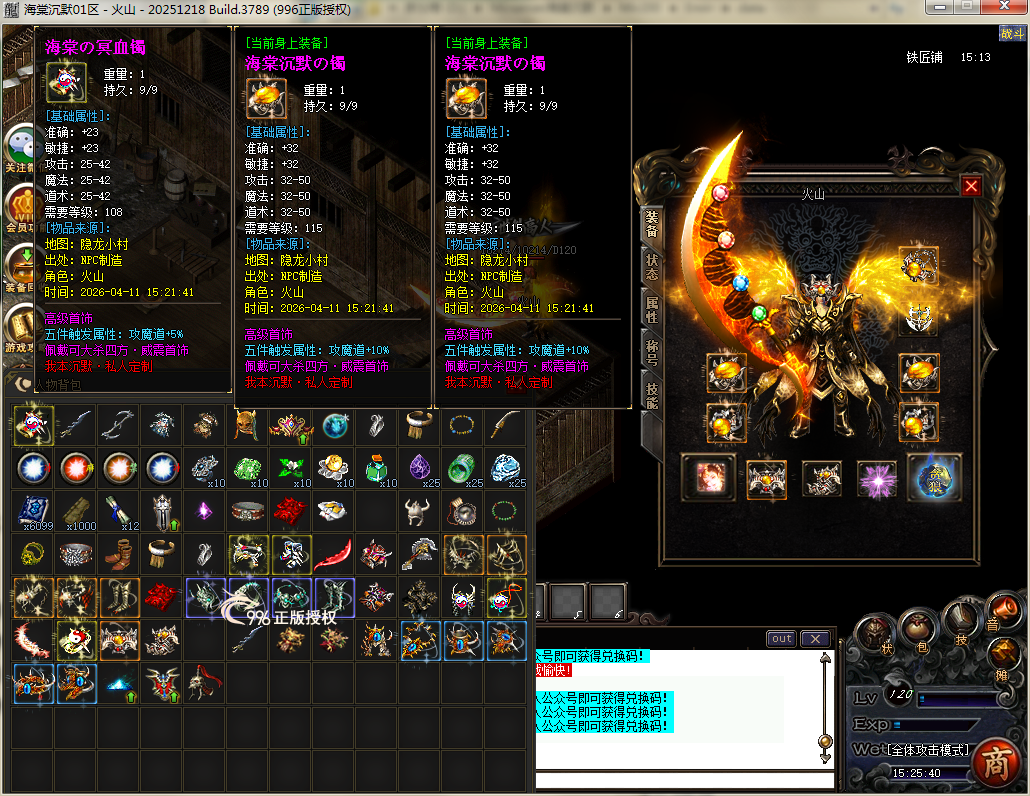Toggle the 音 sound horn icon

[1001, 610]
